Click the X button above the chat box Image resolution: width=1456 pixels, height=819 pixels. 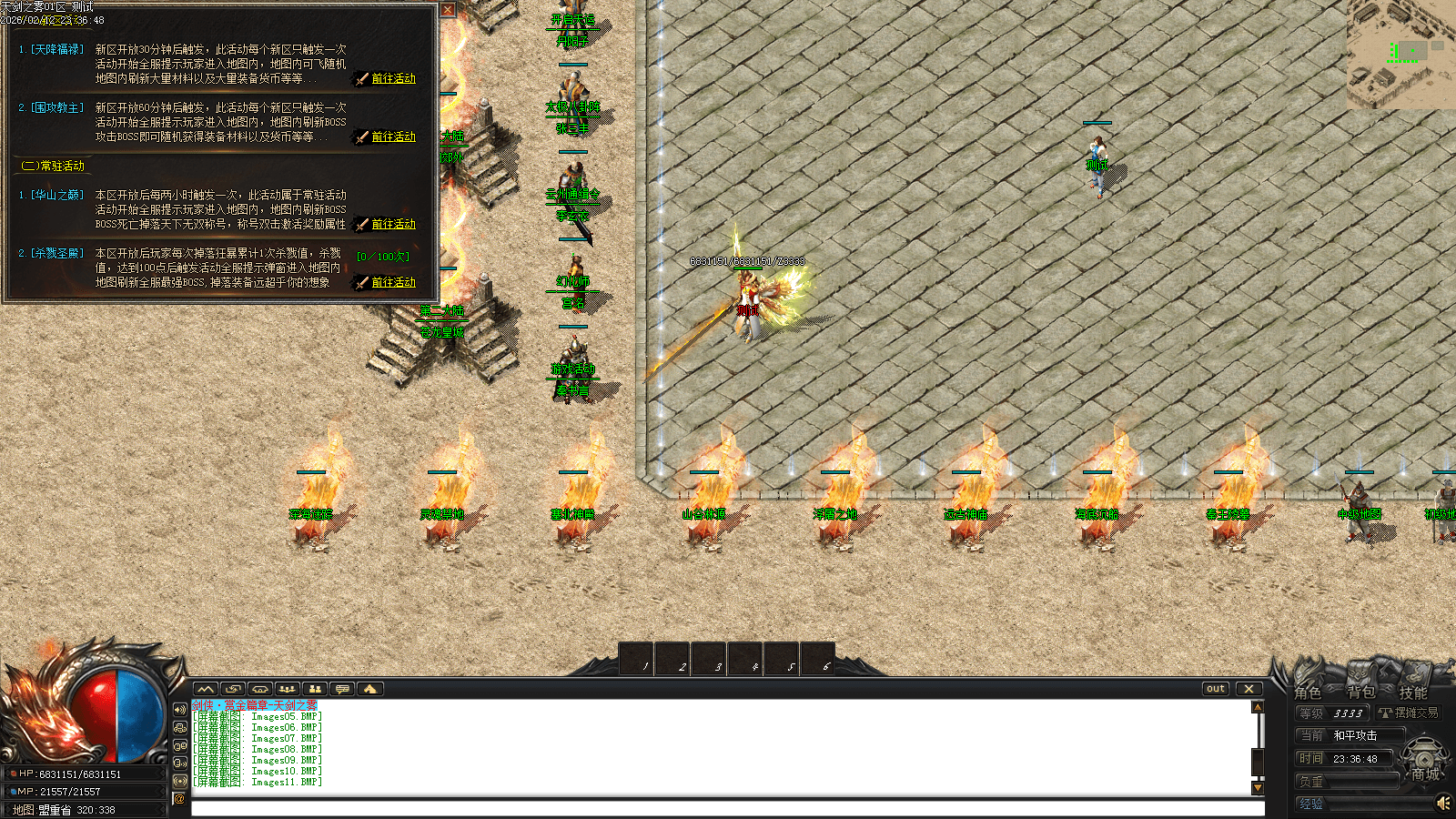[1249, 689]
